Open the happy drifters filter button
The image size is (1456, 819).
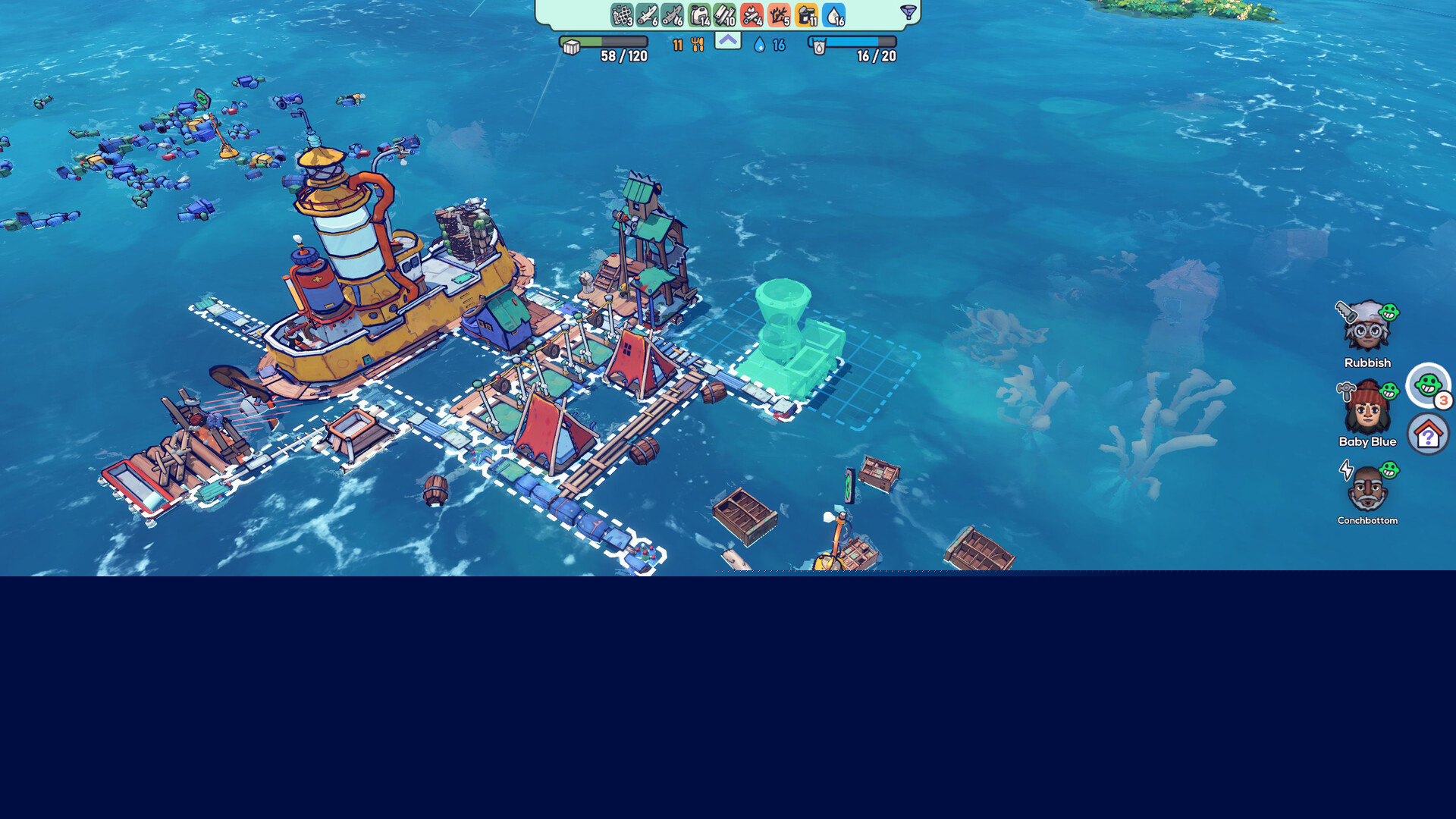1428,384
